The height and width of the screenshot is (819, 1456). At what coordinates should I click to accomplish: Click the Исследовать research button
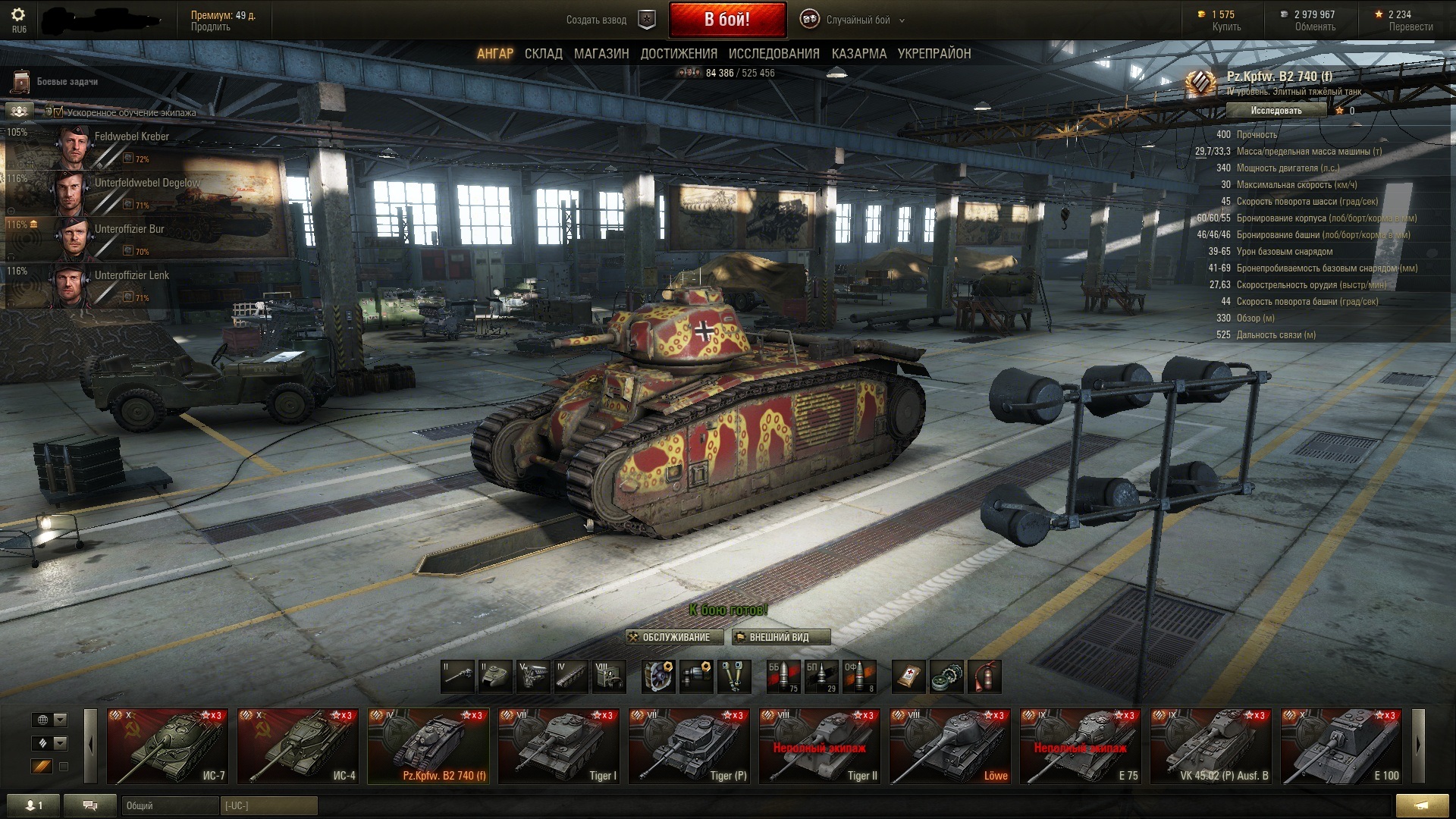pos(1276,111)
